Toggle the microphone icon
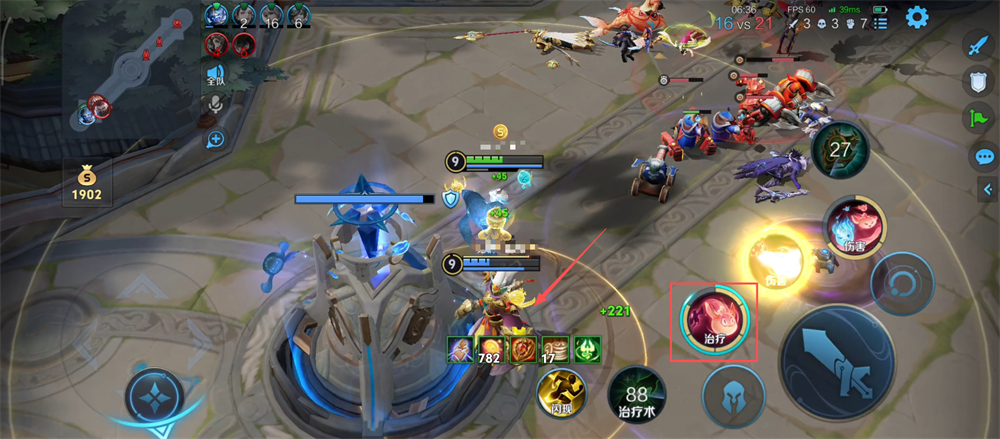Image resolution: width=1000 pixels, height=439 pixels. (x=215, y=107)
